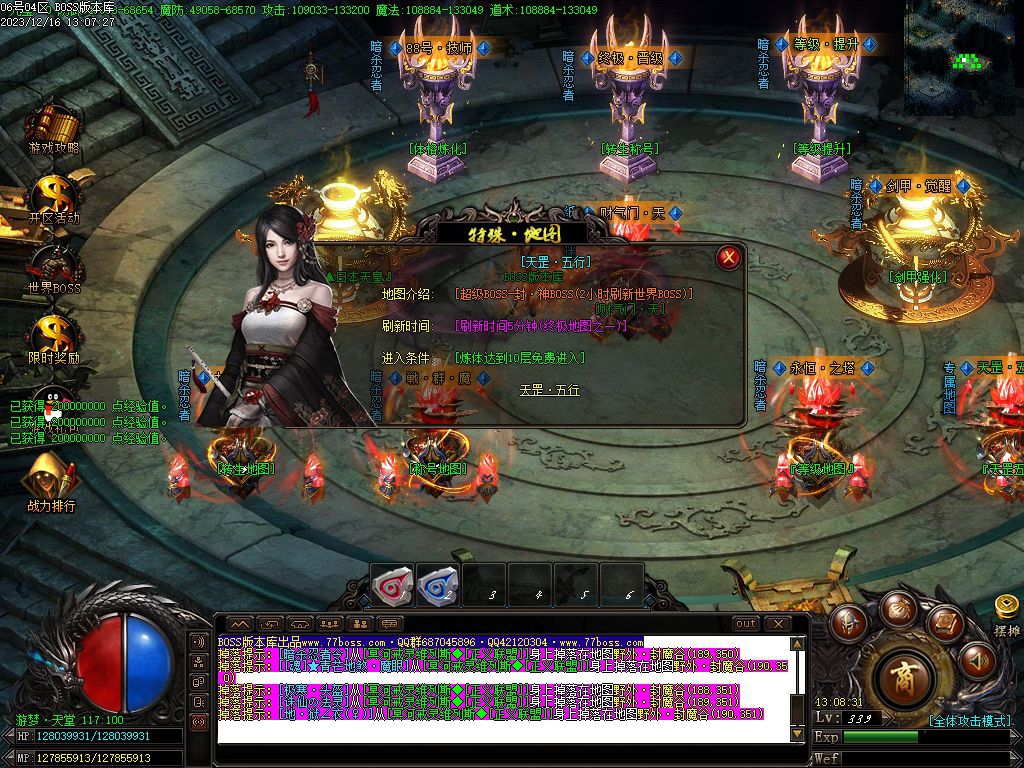Image resolution: width=1024 pixels, height=768 pixels.
Task: Open the character helmet icon button
Action: [x=849, y=622]
